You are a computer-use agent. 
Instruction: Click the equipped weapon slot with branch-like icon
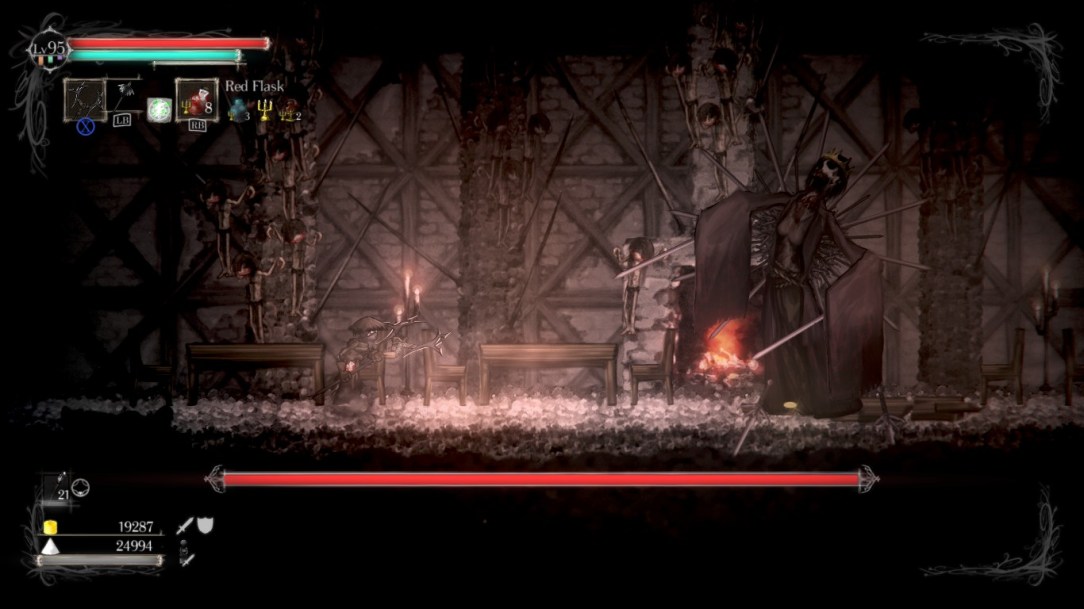pyautogui.click(x=85, y=99)
